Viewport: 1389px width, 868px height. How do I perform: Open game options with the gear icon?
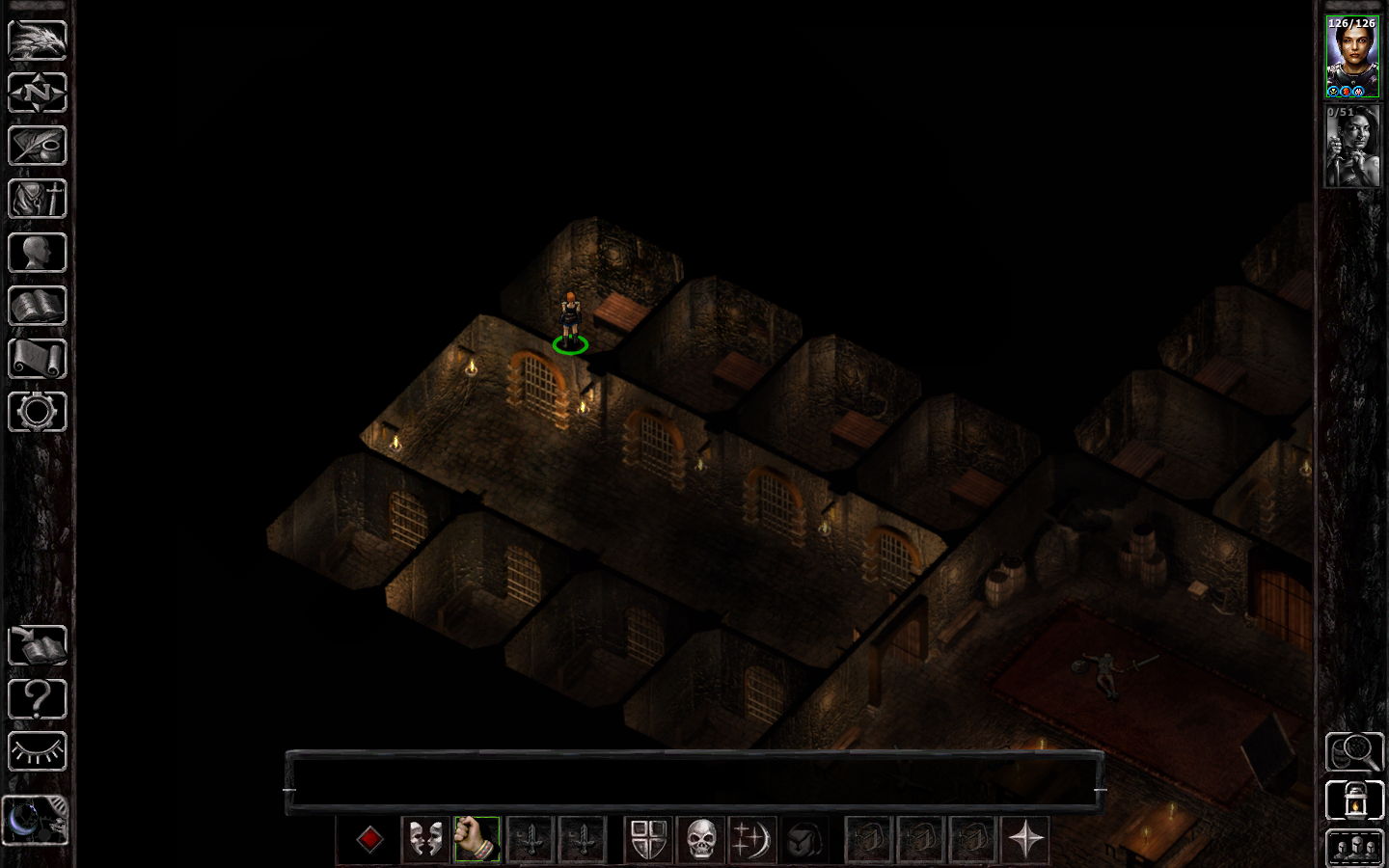37,412
